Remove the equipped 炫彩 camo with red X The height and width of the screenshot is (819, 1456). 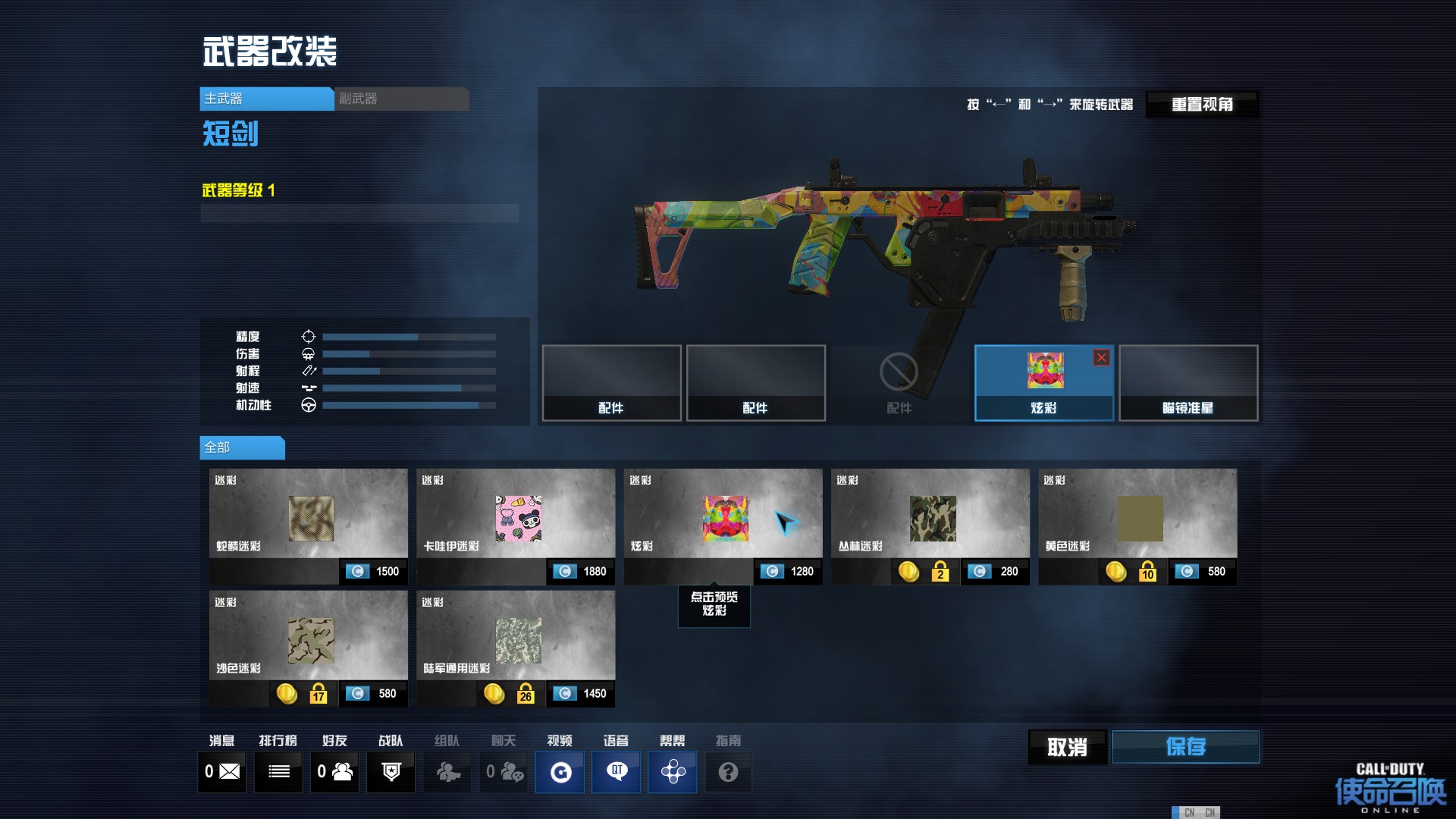tap(1101, 358)
